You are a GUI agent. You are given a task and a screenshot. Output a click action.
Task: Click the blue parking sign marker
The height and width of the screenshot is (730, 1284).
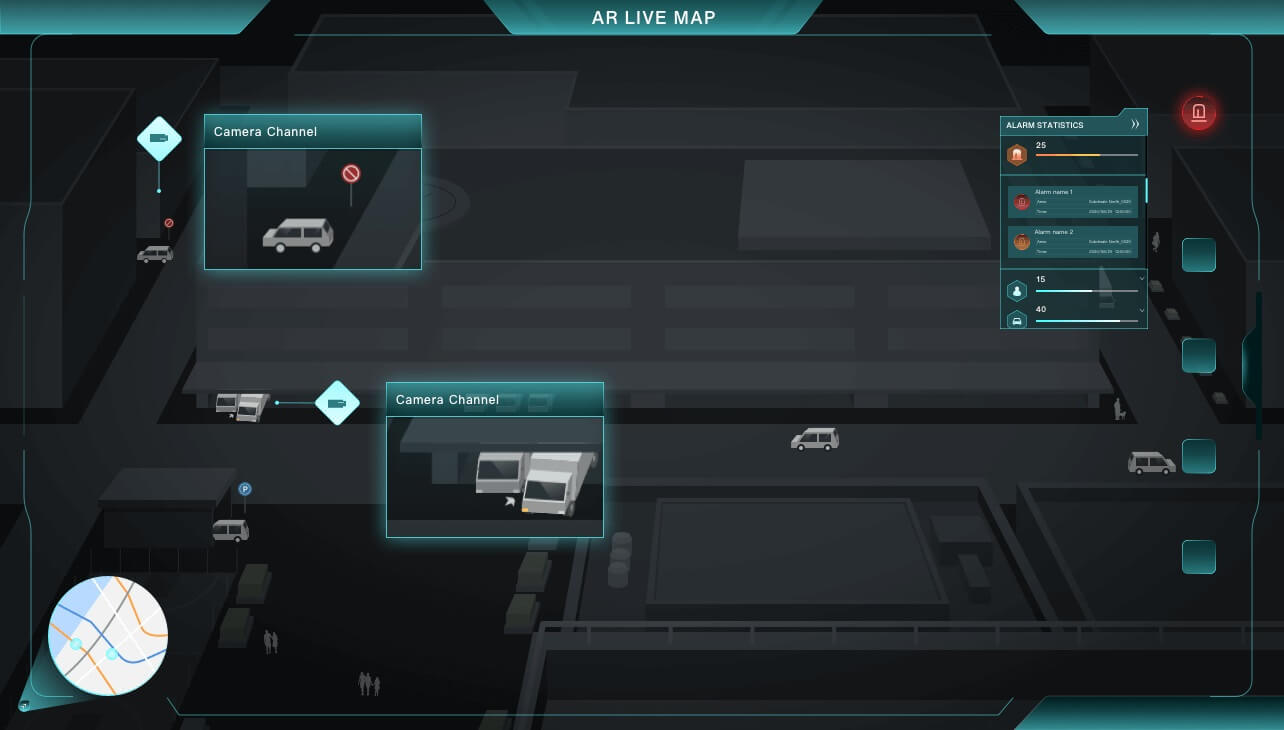click(245, 489)
